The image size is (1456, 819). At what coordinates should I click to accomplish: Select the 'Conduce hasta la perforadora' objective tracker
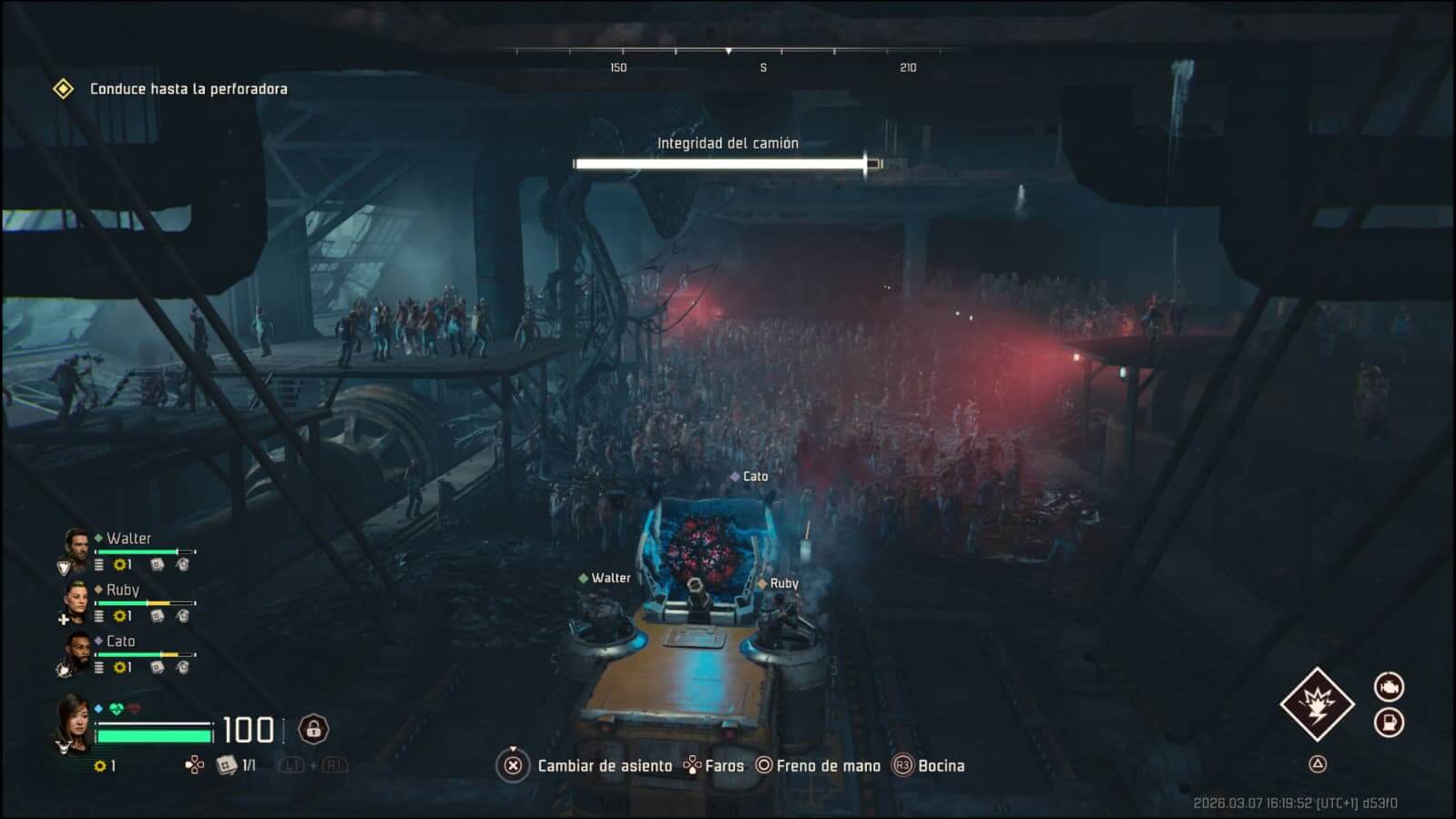click(188, 88)
